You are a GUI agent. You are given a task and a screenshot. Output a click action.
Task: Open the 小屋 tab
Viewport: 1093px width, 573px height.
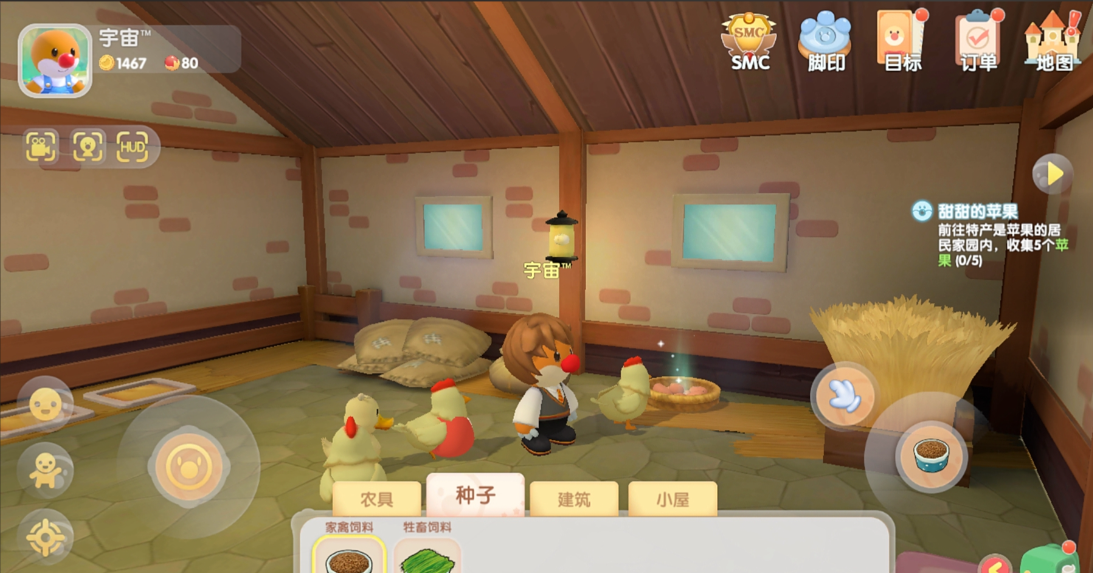[x=672, y=499]
